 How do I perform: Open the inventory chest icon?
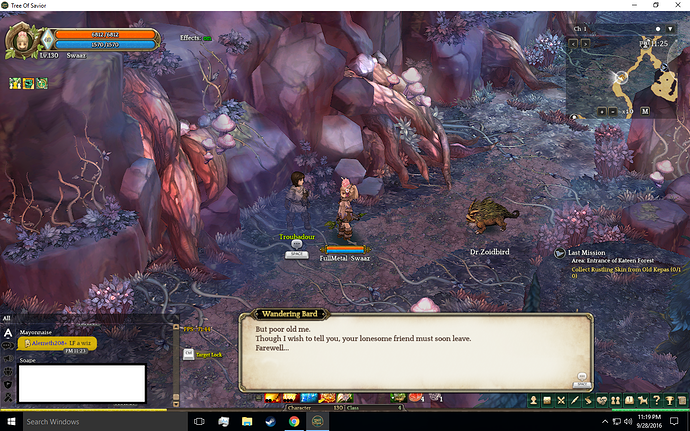click(547, 400)
